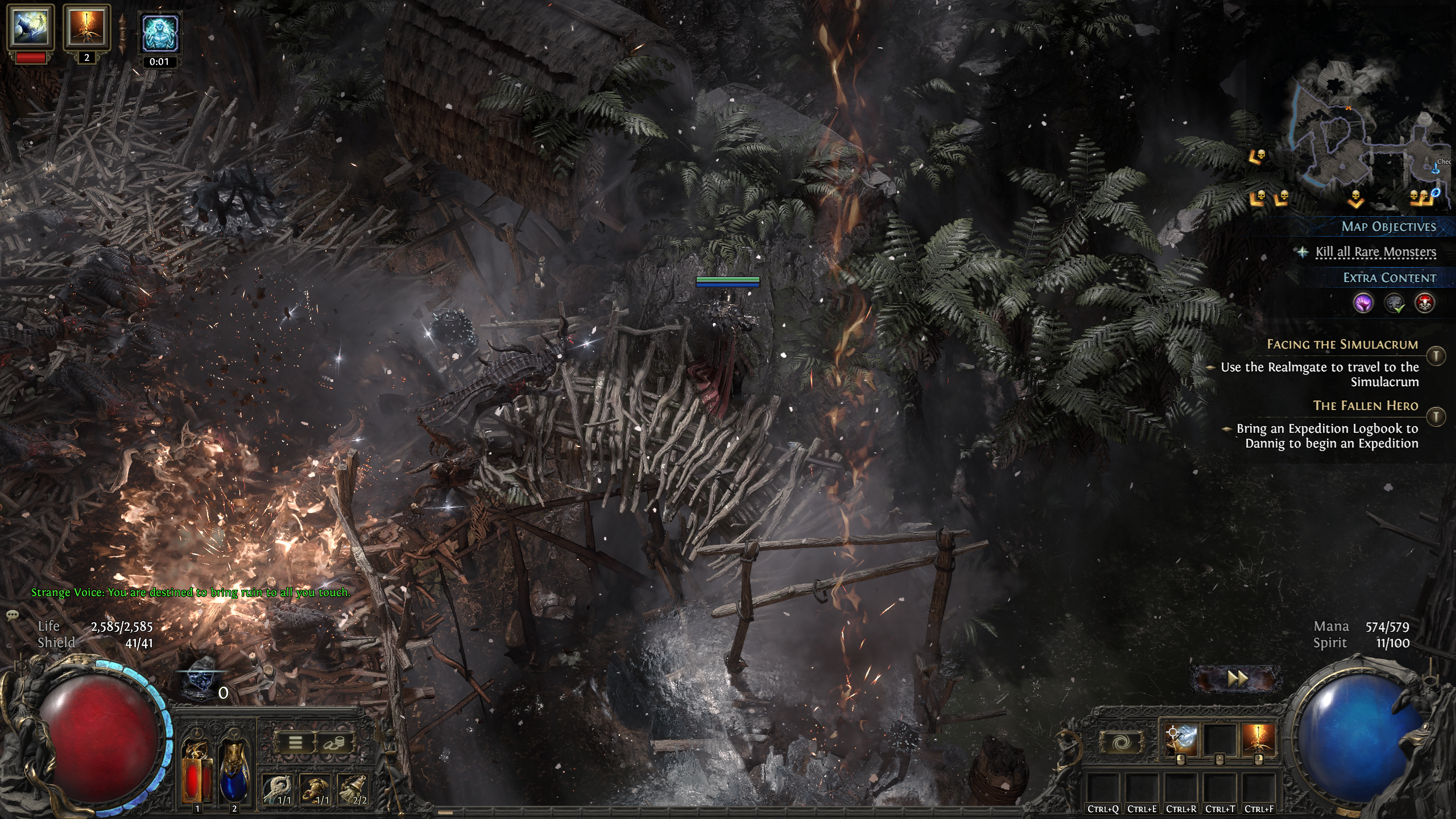Viewport: 1456px width, 819px height.
Task: Click the health bar above the character
Action: click(x=729, y=280)
